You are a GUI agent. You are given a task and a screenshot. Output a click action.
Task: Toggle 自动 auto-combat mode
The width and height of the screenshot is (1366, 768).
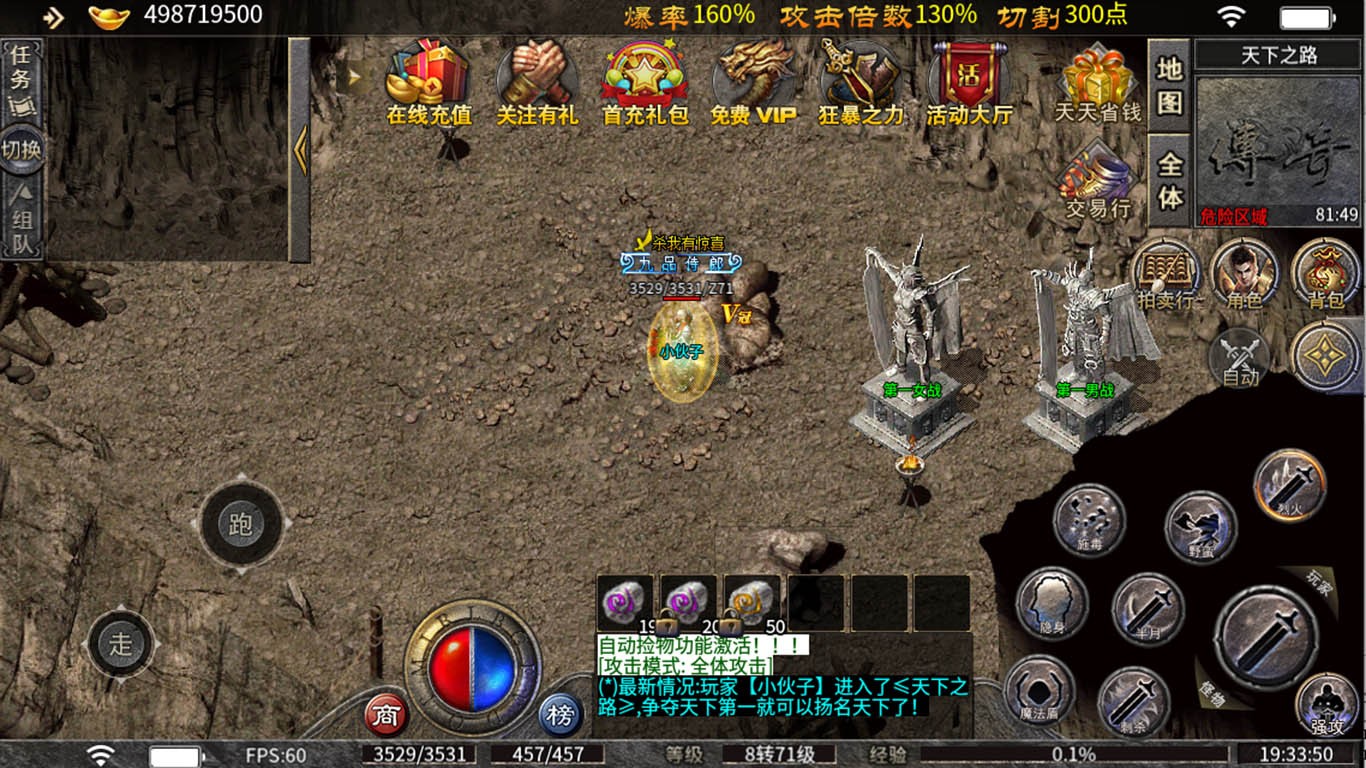coord(1240,359)
